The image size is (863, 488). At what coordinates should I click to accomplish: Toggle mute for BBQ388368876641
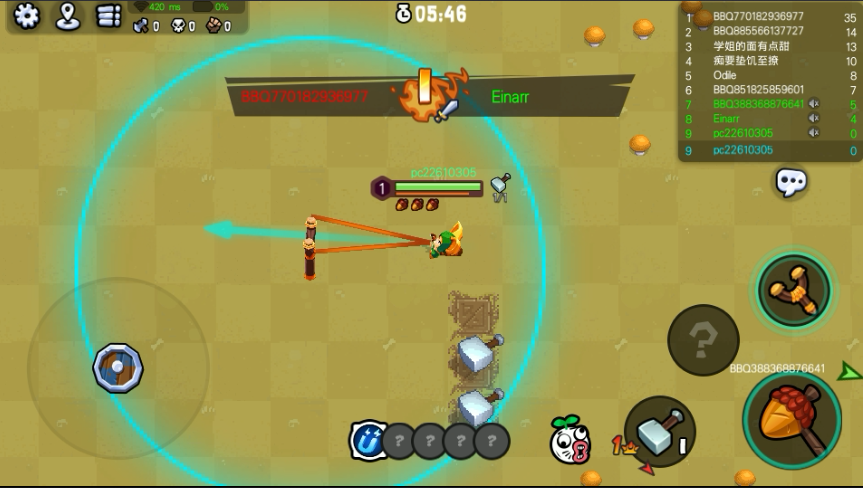click(813, 104)
